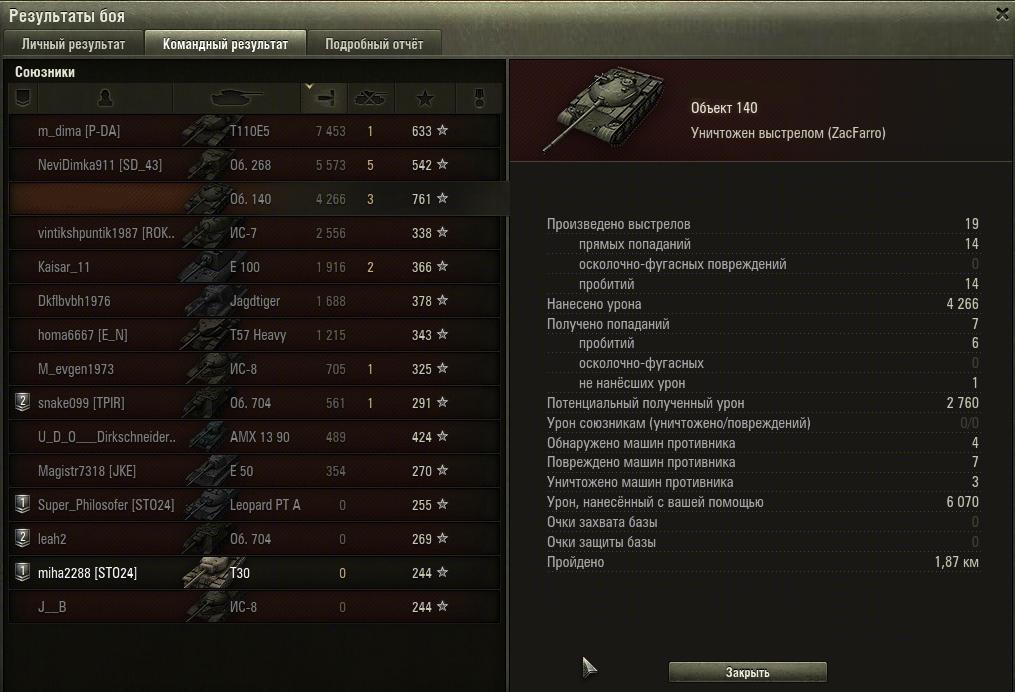The height and width of the screenshot is (692, 1015).
Task: Sort allies by vehicle type column
Action: click(x=236, y=98)
